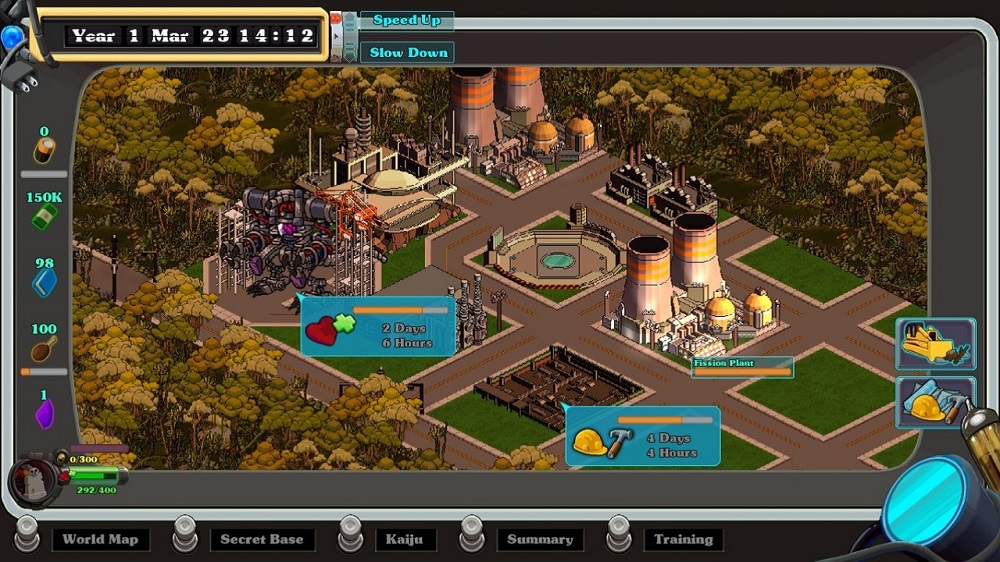This screenshot has height=562, width=1000.
Task: Click the purple gem resource icon
Action: 44,413
